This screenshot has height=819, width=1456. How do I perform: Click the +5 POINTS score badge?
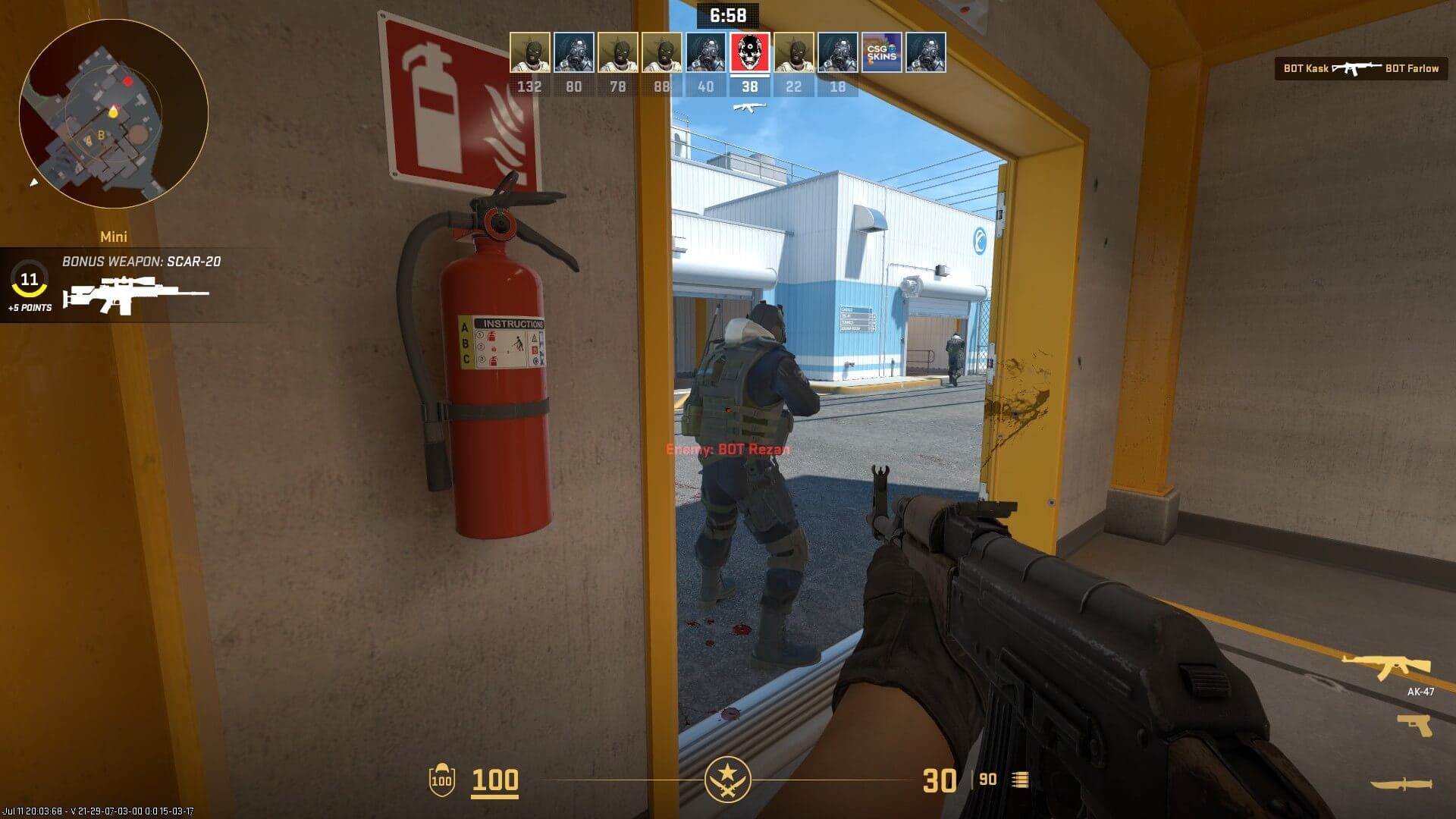pyautogui.click(x=31, y=308)
